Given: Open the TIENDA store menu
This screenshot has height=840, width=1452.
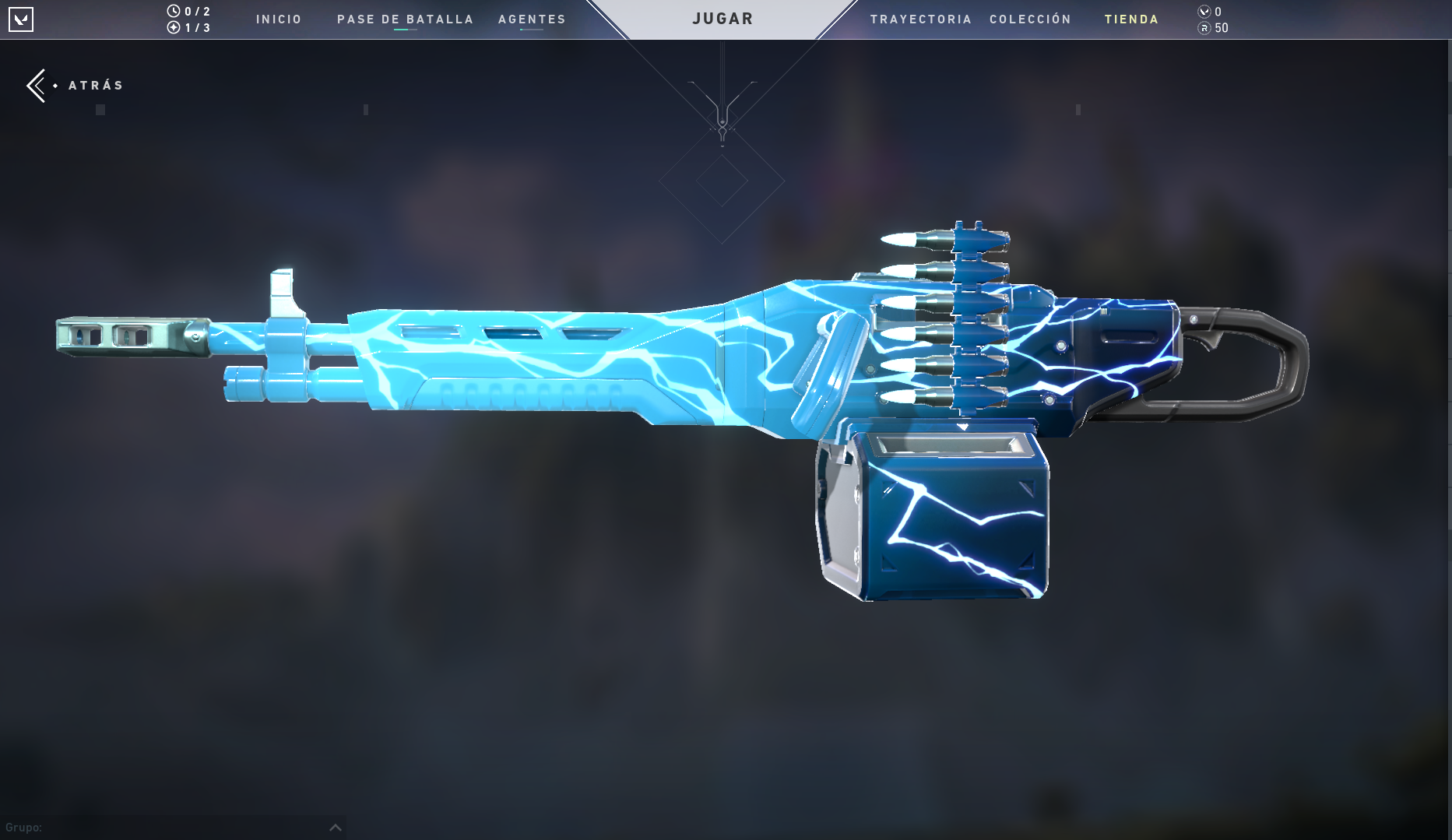Looking at the screenshot, I should tap(1130, 19).
